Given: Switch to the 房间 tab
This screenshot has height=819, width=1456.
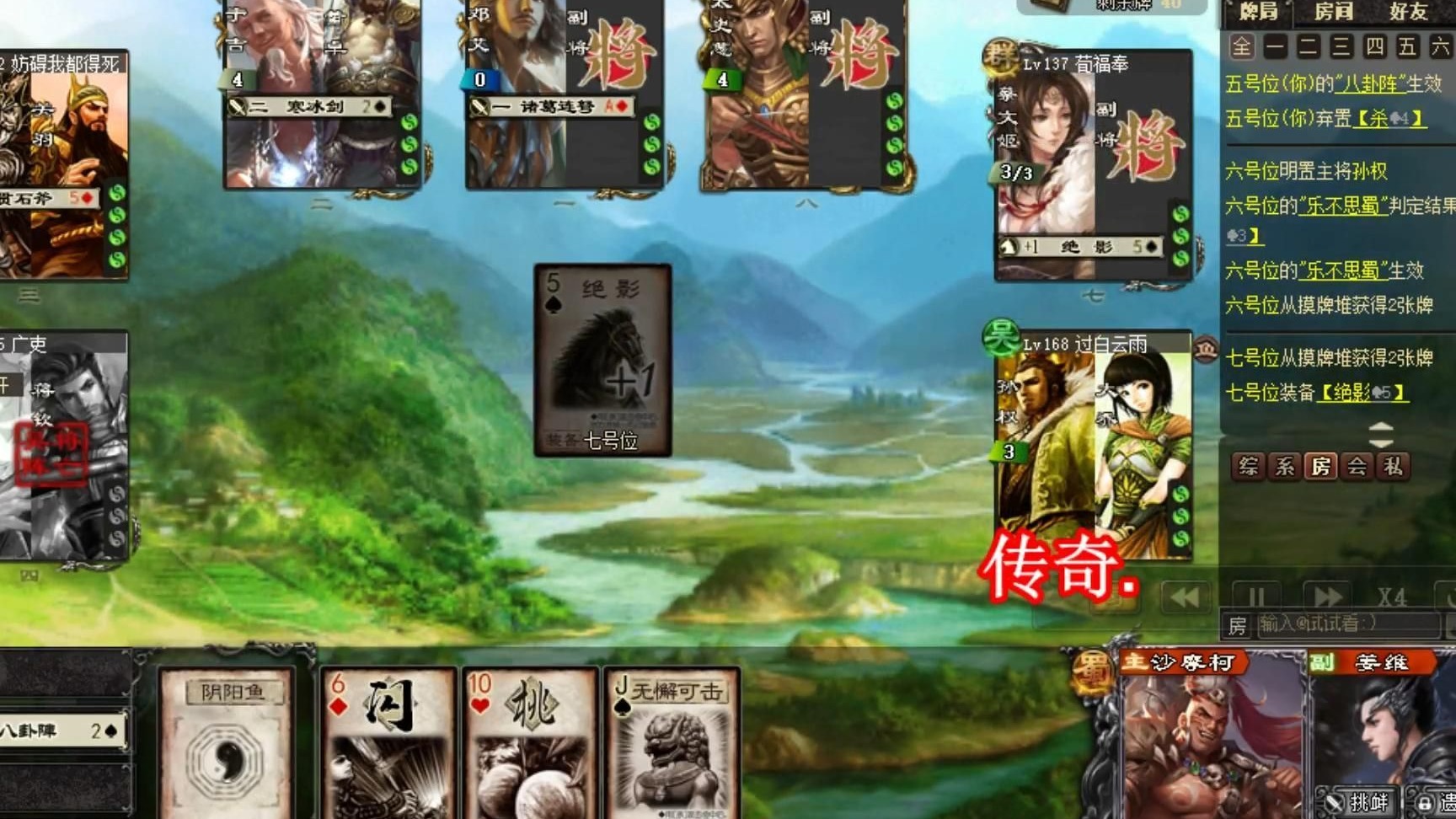Looking at the screenshot, I should tap(1334, 12).
